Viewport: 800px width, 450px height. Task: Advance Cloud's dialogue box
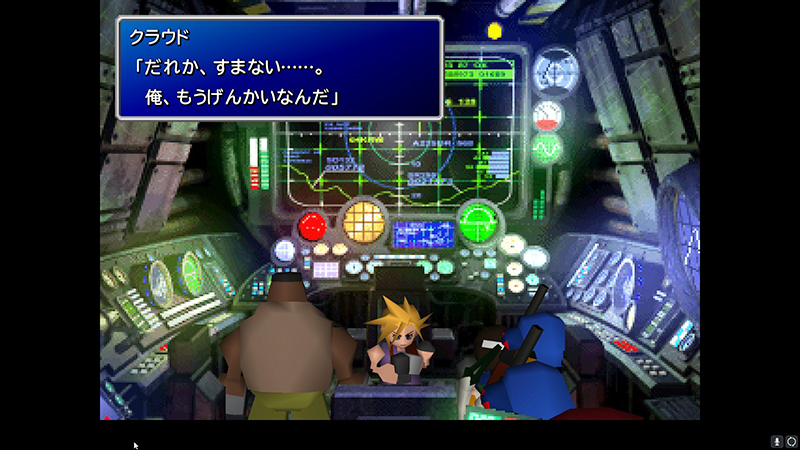pyautogui.click(x=279, y=68)
